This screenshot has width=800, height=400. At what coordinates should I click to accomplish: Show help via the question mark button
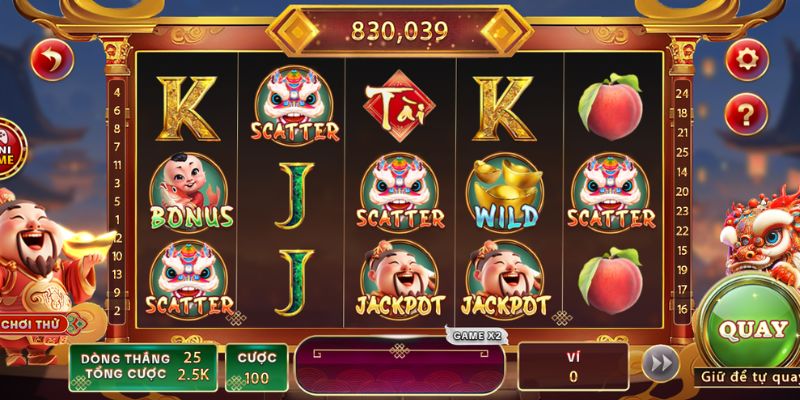point(745,114)
